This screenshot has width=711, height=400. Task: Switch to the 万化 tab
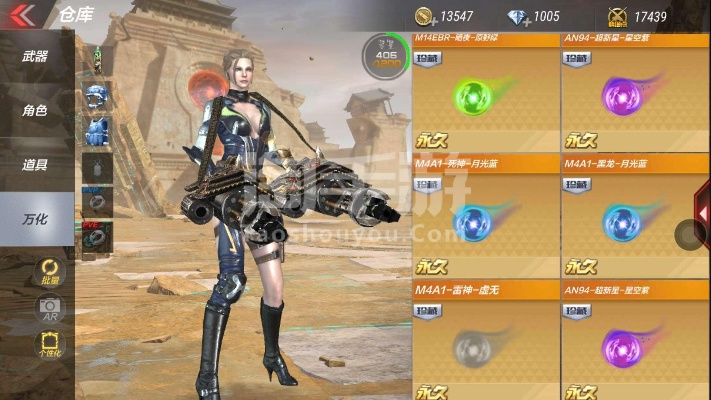pyautogui.click(x=35, y=219)
